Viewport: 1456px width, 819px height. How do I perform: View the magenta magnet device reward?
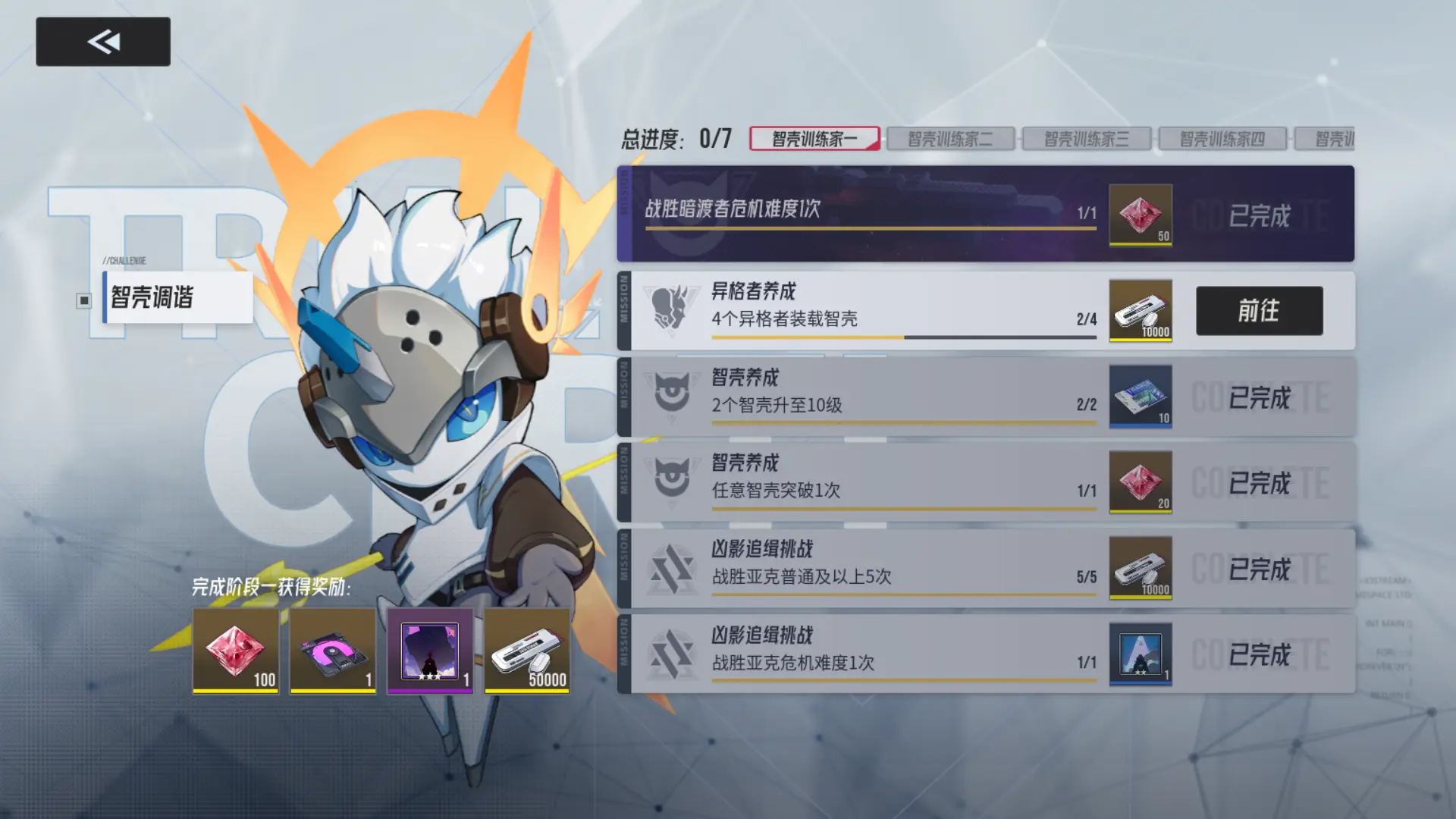[x=333, y=651]
